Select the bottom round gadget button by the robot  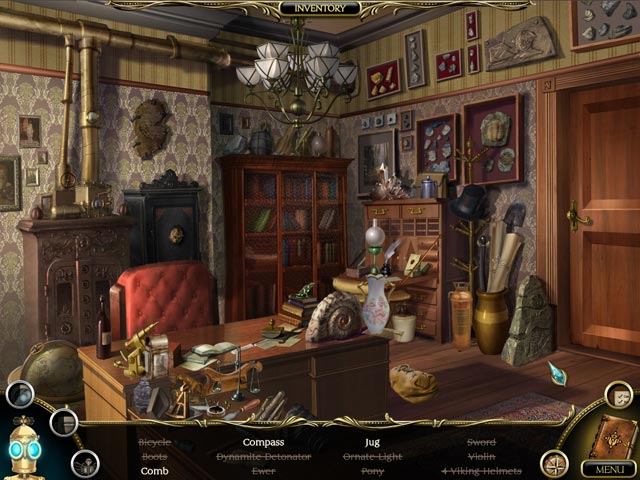point(84,463)
